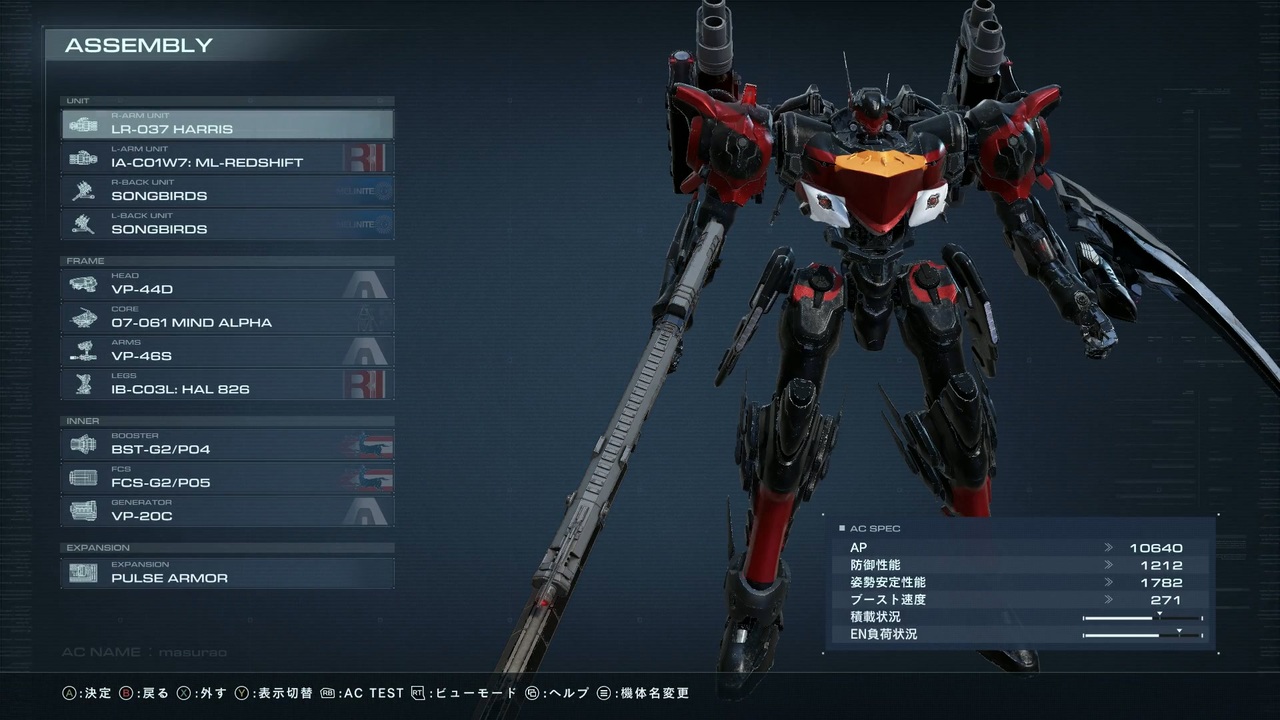Click the 07-061 MIND ALPHA core icon
The height and width of the screenshot is (720, 1280).
point(85,317)
